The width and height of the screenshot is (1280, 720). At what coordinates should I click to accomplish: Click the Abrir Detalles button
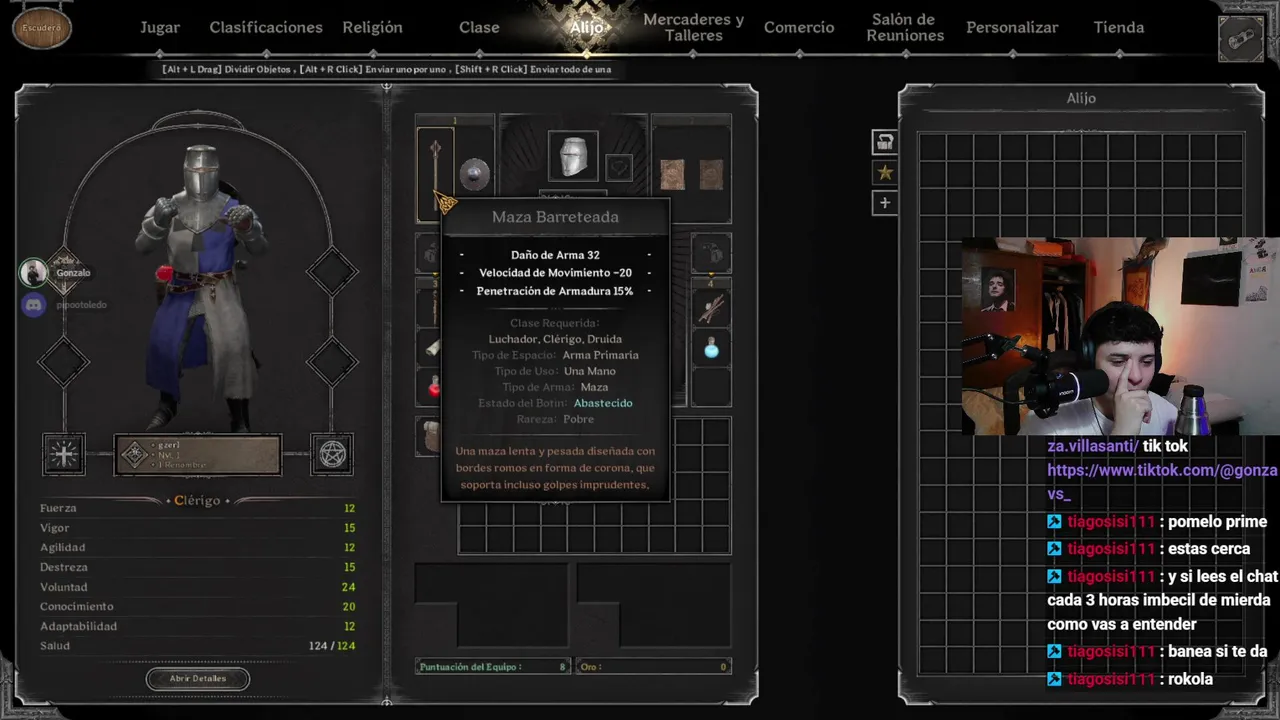(198, 678)
